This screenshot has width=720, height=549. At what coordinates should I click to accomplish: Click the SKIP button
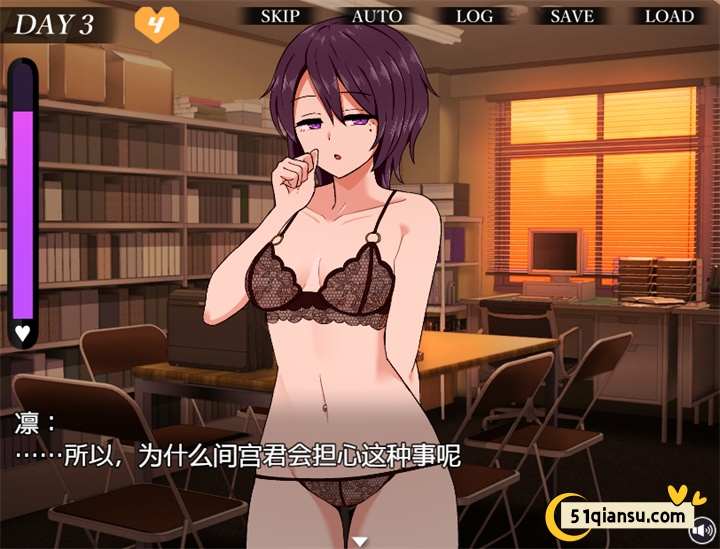tap(280, 16)
